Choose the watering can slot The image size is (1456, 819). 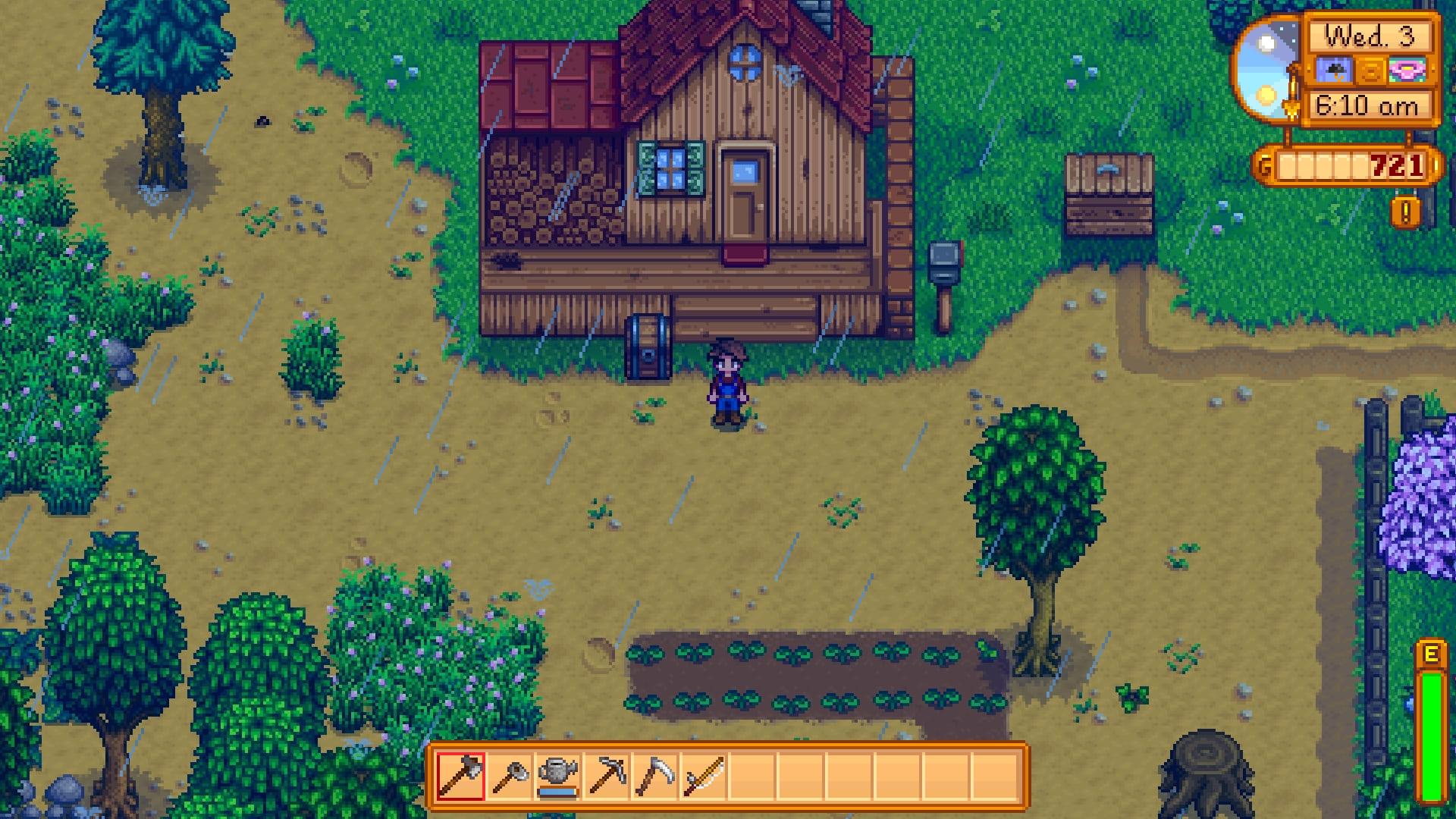[558, 776]
